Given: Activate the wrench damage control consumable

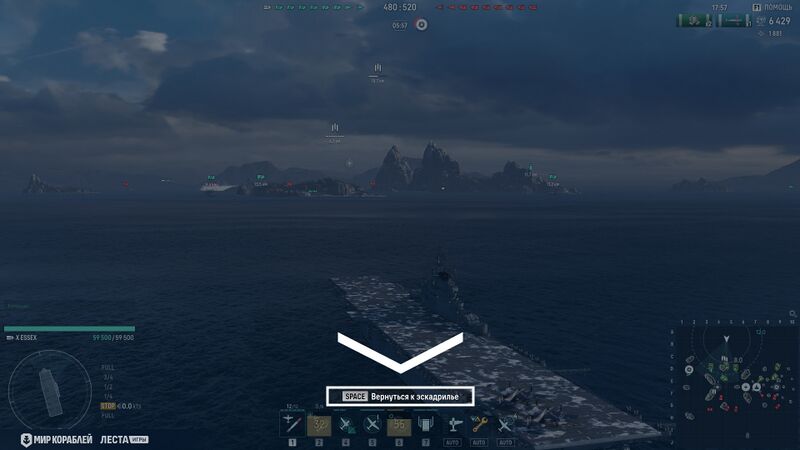Looking at the screenshot, I should 479,425.
